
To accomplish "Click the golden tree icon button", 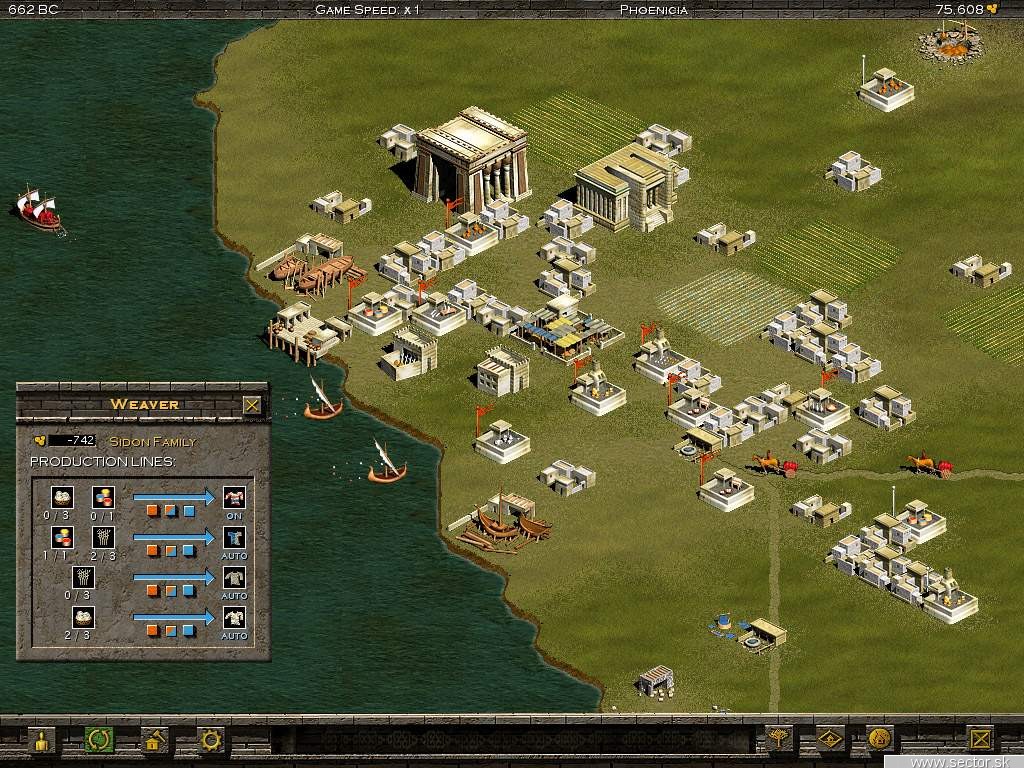I will point(778,740).
